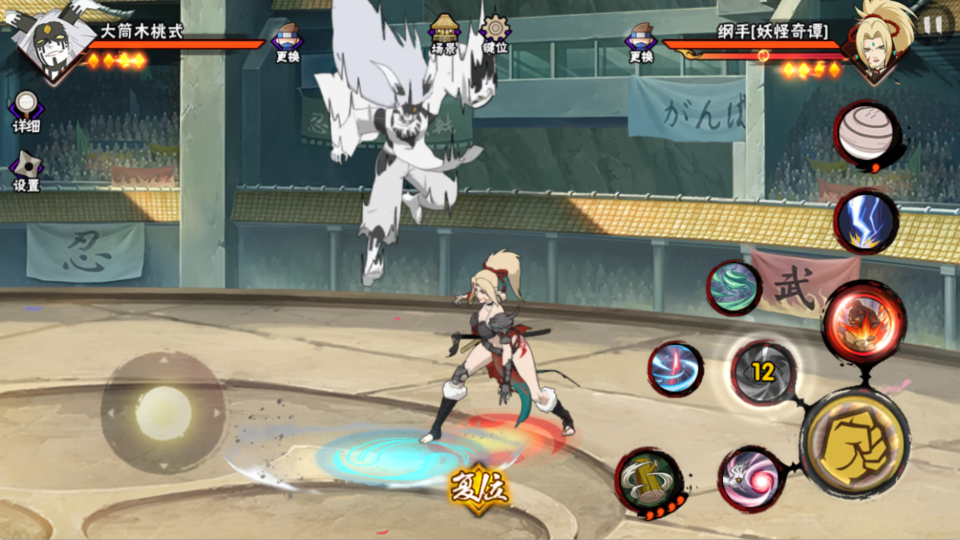
Task: Use the yellow fist basic attack
Action: click(x=854, y=441)
